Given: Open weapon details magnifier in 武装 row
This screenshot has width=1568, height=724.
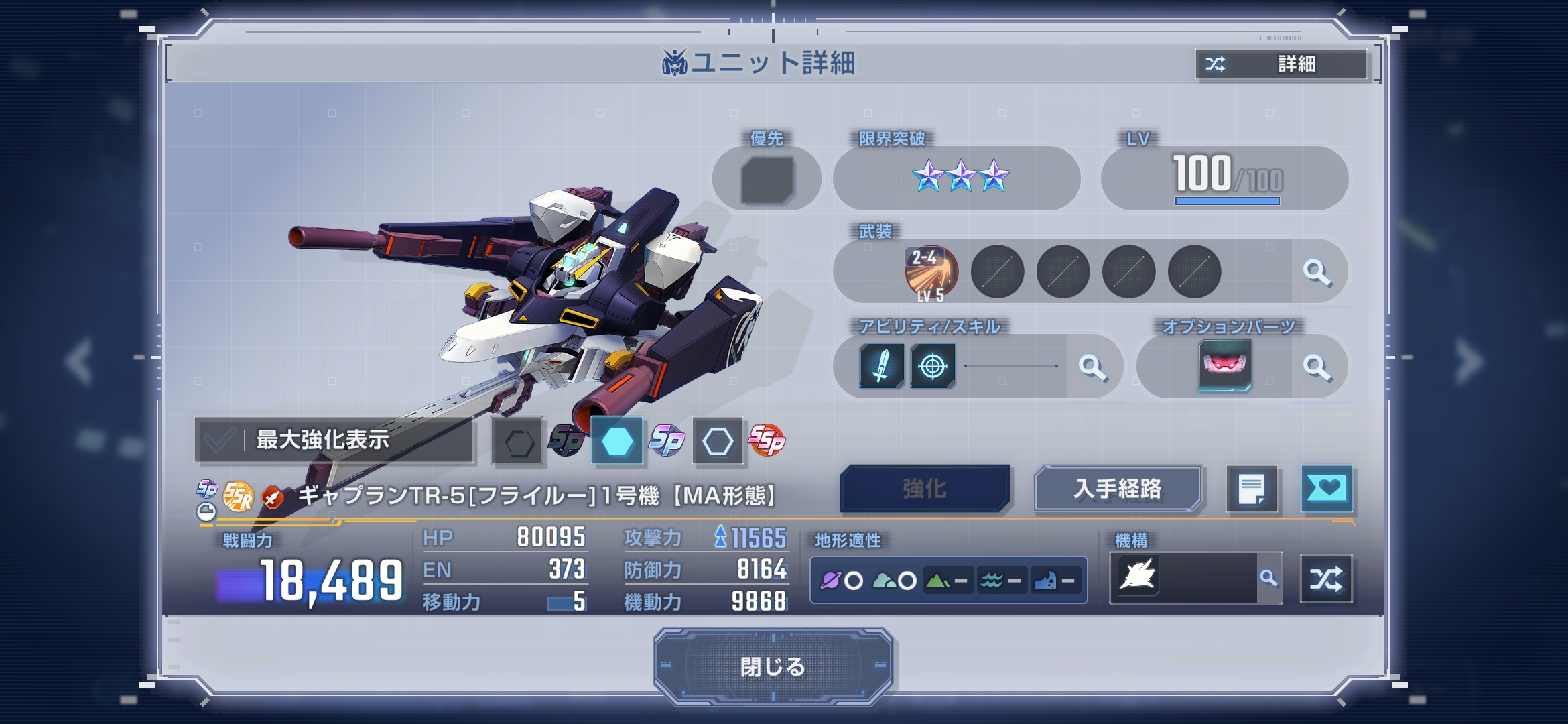Looking at the screenshot, I should (x=1317, y=272).
